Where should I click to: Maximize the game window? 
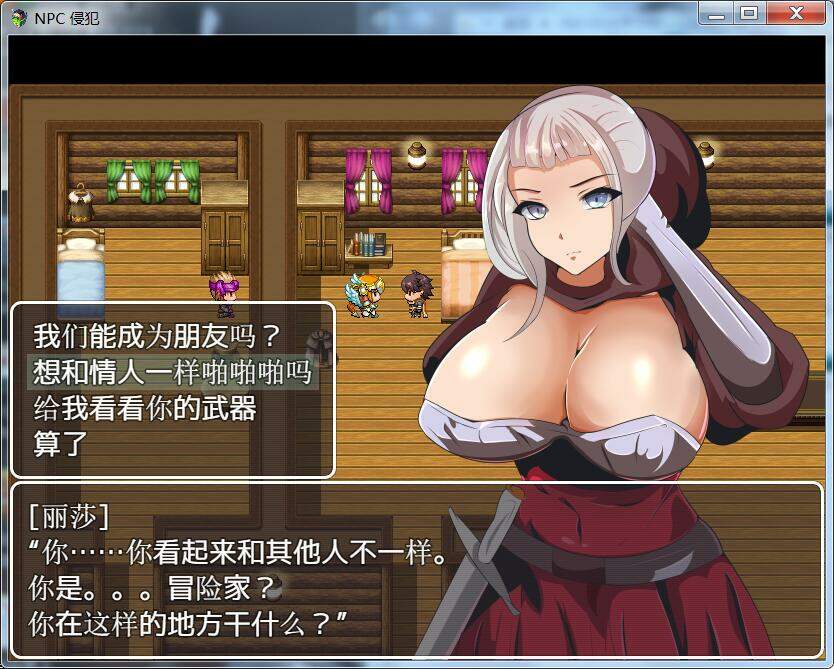tap(747, 13)
